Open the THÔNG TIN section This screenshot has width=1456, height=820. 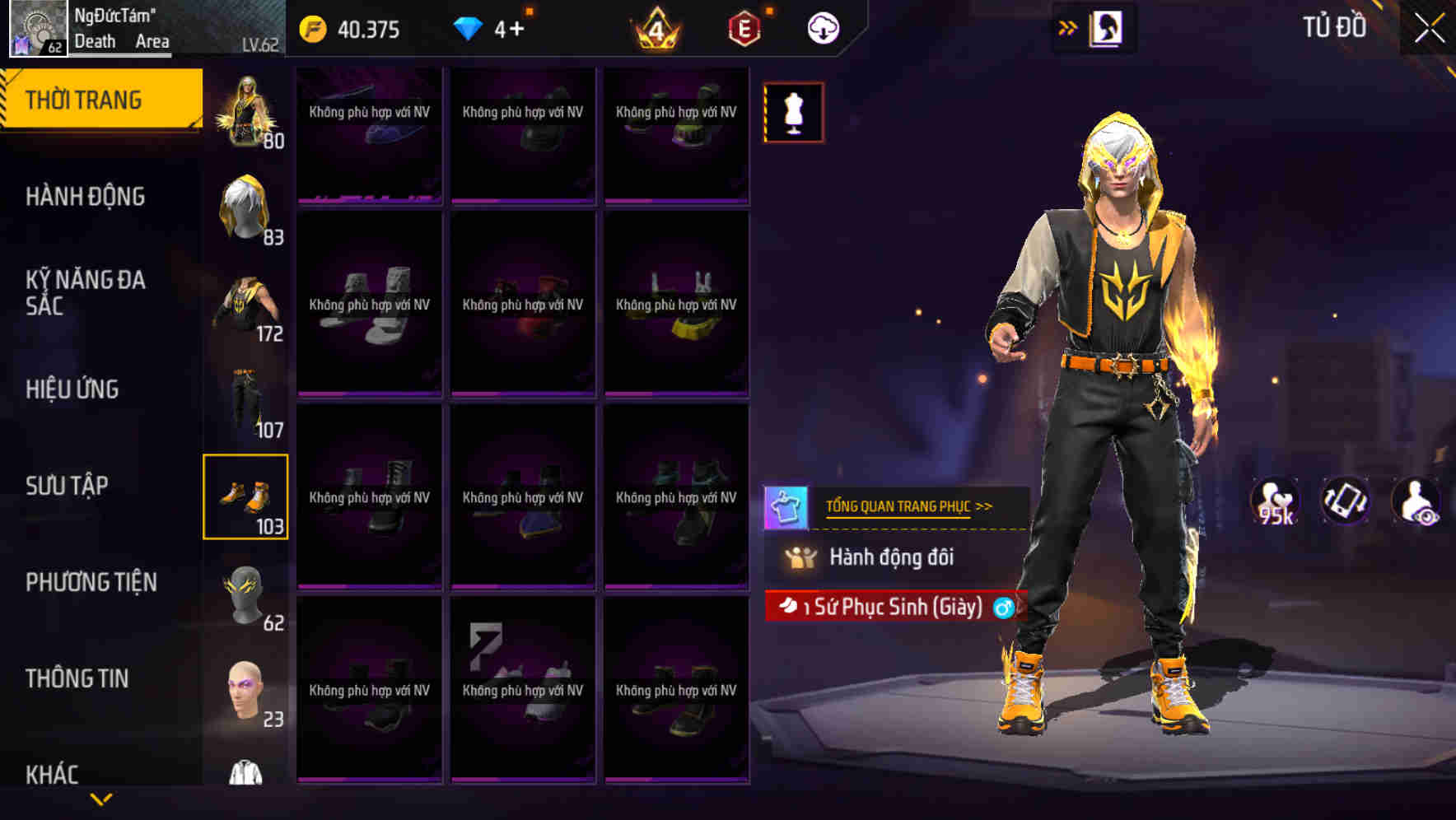coord(76,678)
